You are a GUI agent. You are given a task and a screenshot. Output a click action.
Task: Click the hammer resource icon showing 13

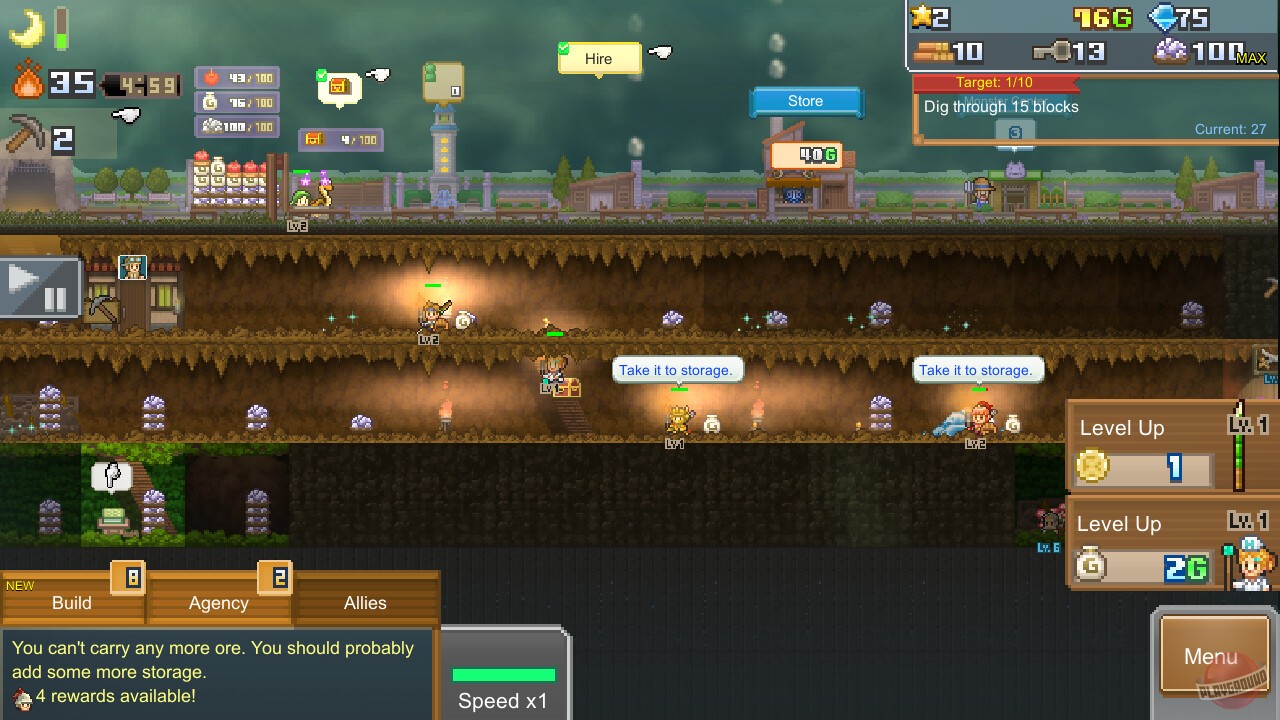1061,48
